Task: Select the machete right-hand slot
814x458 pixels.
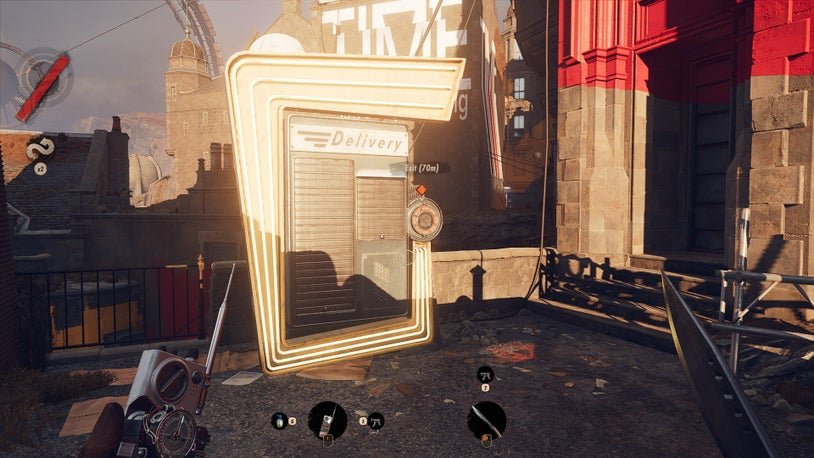Action: coord(486,420)
